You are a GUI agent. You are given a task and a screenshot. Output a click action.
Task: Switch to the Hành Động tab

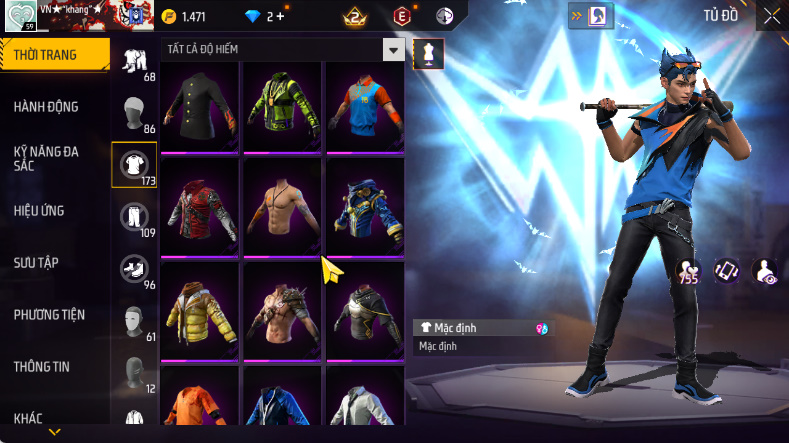point(47,107)
